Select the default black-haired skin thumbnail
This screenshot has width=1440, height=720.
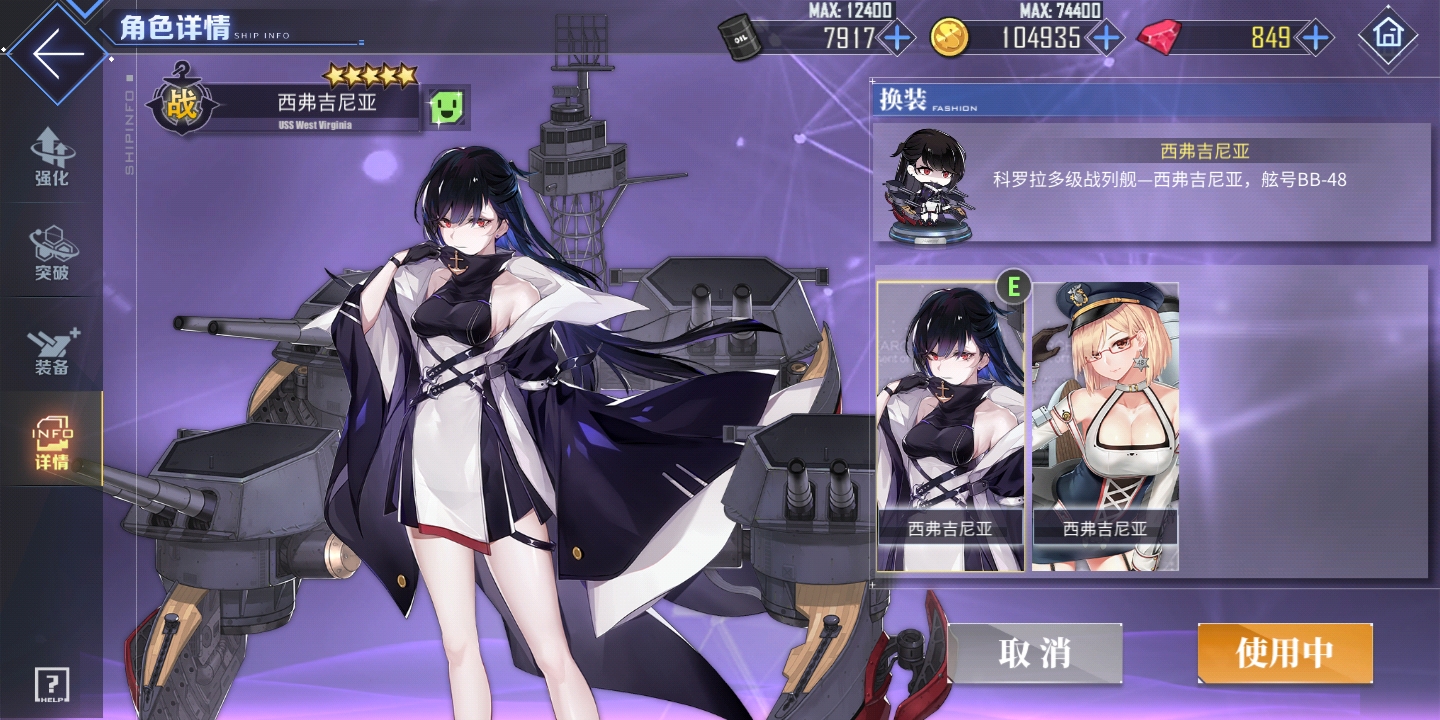950,427
